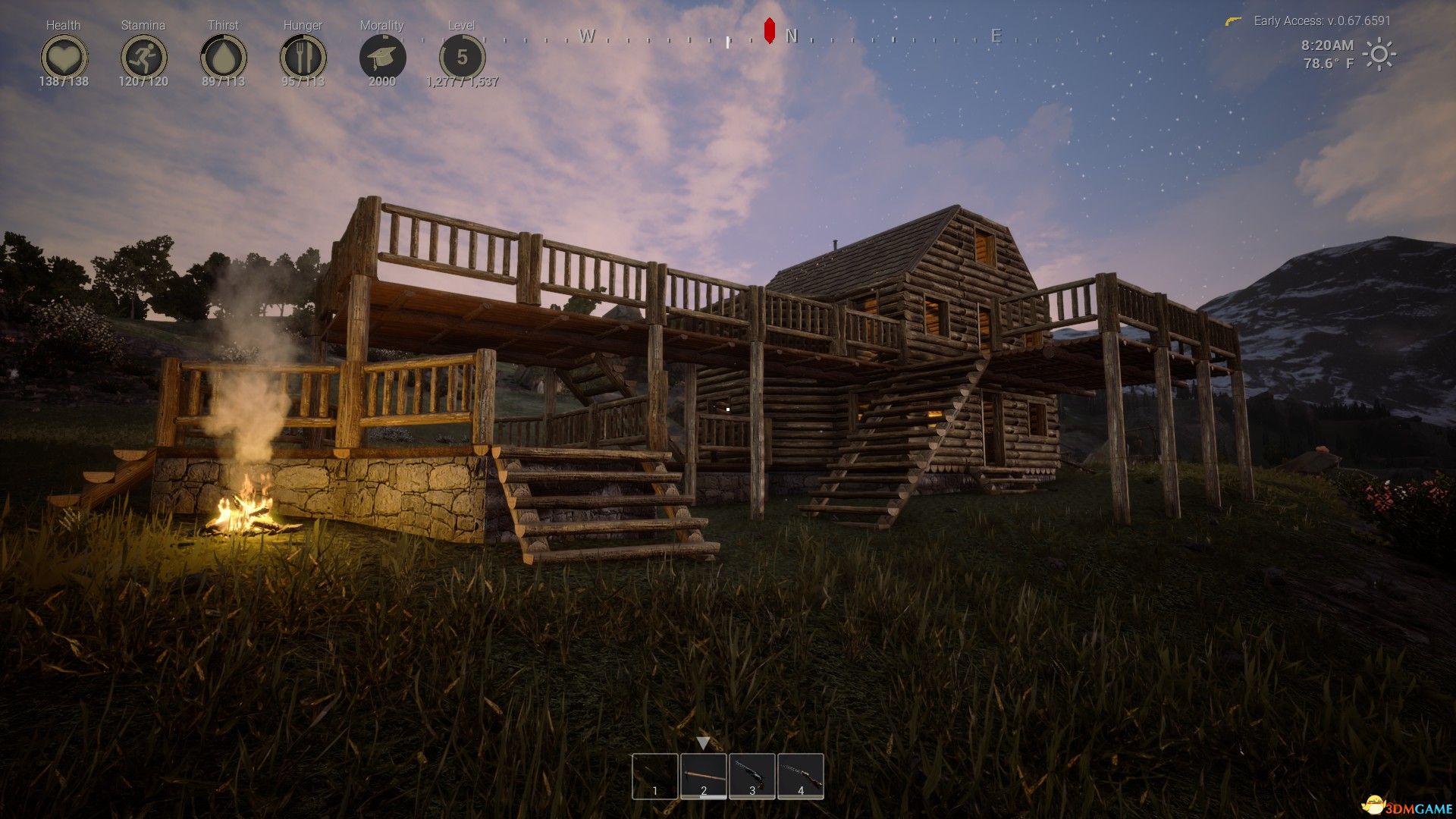The height and width of the screenshot is (819, 1456).
Task: Toggle the rifle in hotbar slot 4
Action: click(x=799, y=775)
